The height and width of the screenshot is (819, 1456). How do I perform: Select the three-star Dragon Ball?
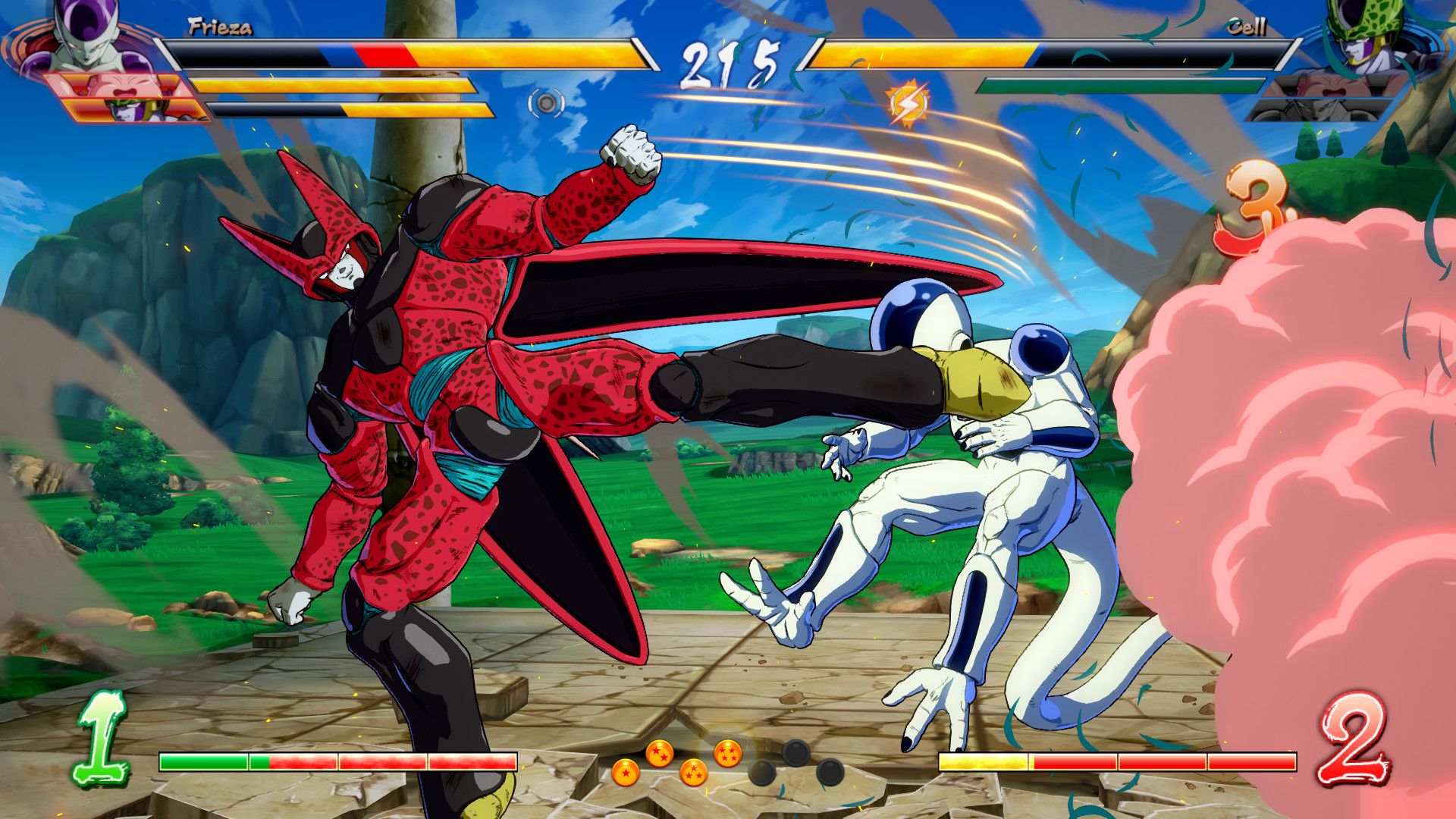(x=692, y=775)
